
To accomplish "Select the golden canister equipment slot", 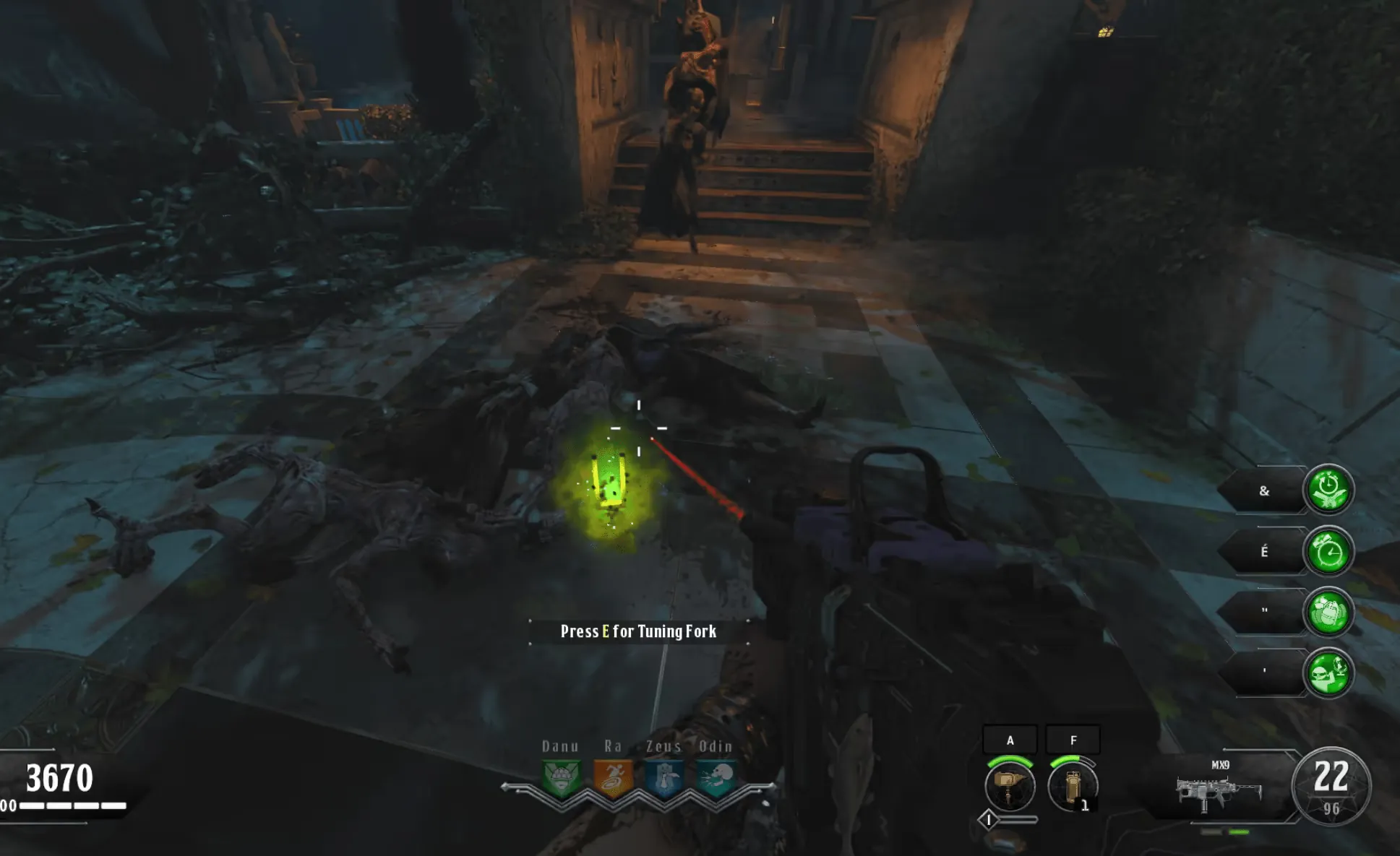I will pyautogui.click(x=1073, y=785).
